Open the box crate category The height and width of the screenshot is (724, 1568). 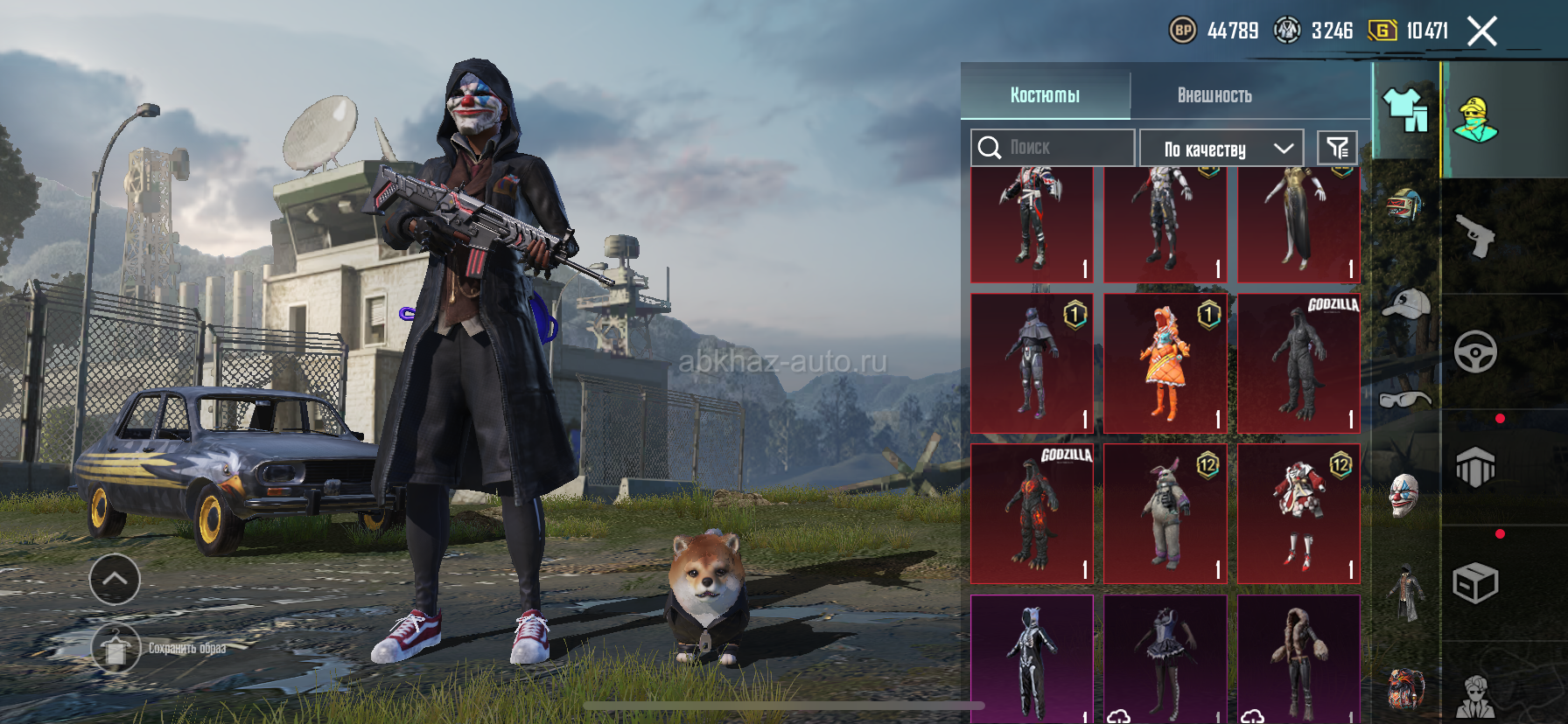click(x=1475, y=583)
